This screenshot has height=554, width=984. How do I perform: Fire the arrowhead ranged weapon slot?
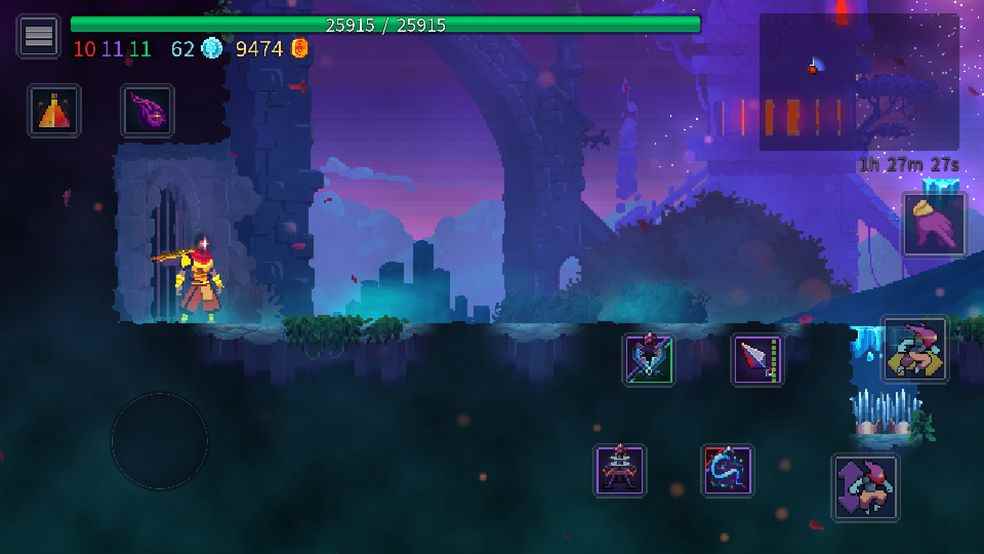tap(757, 359)
